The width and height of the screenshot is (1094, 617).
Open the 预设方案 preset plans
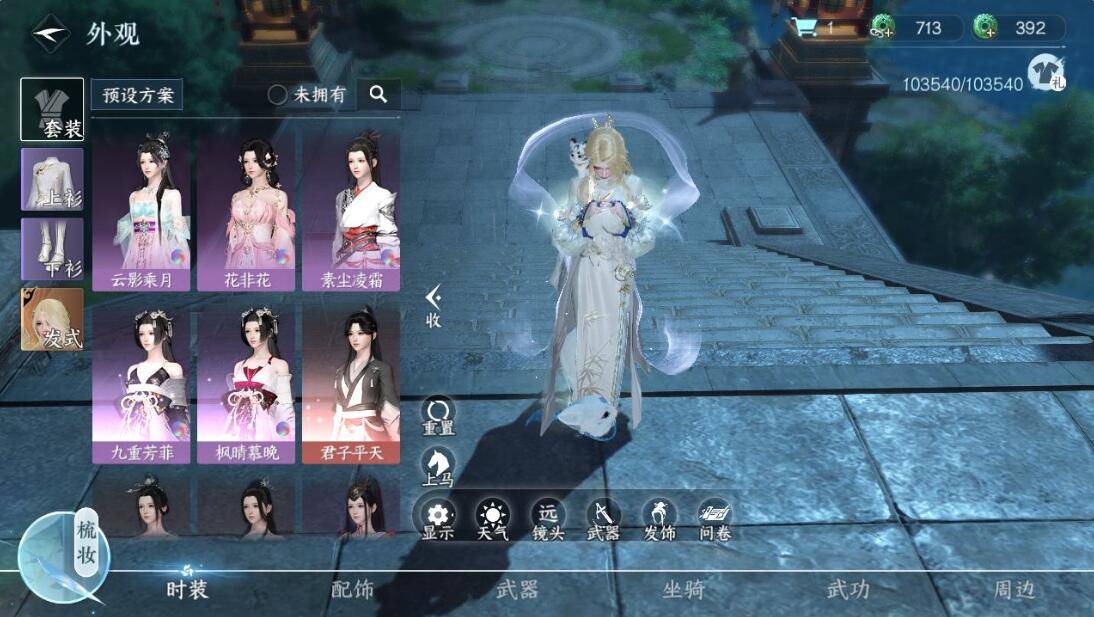[x=138, y=95]
